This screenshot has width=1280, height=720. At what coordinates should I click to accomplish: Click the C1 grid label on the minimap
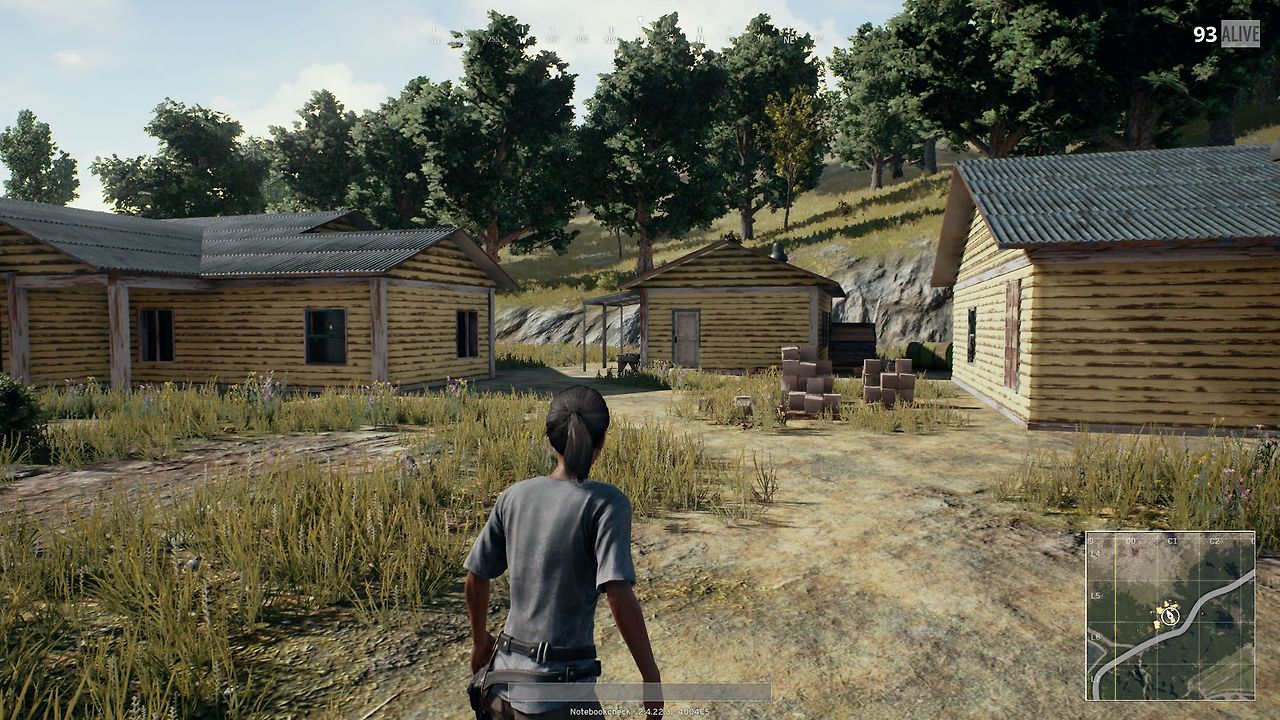coord(1171,540)
